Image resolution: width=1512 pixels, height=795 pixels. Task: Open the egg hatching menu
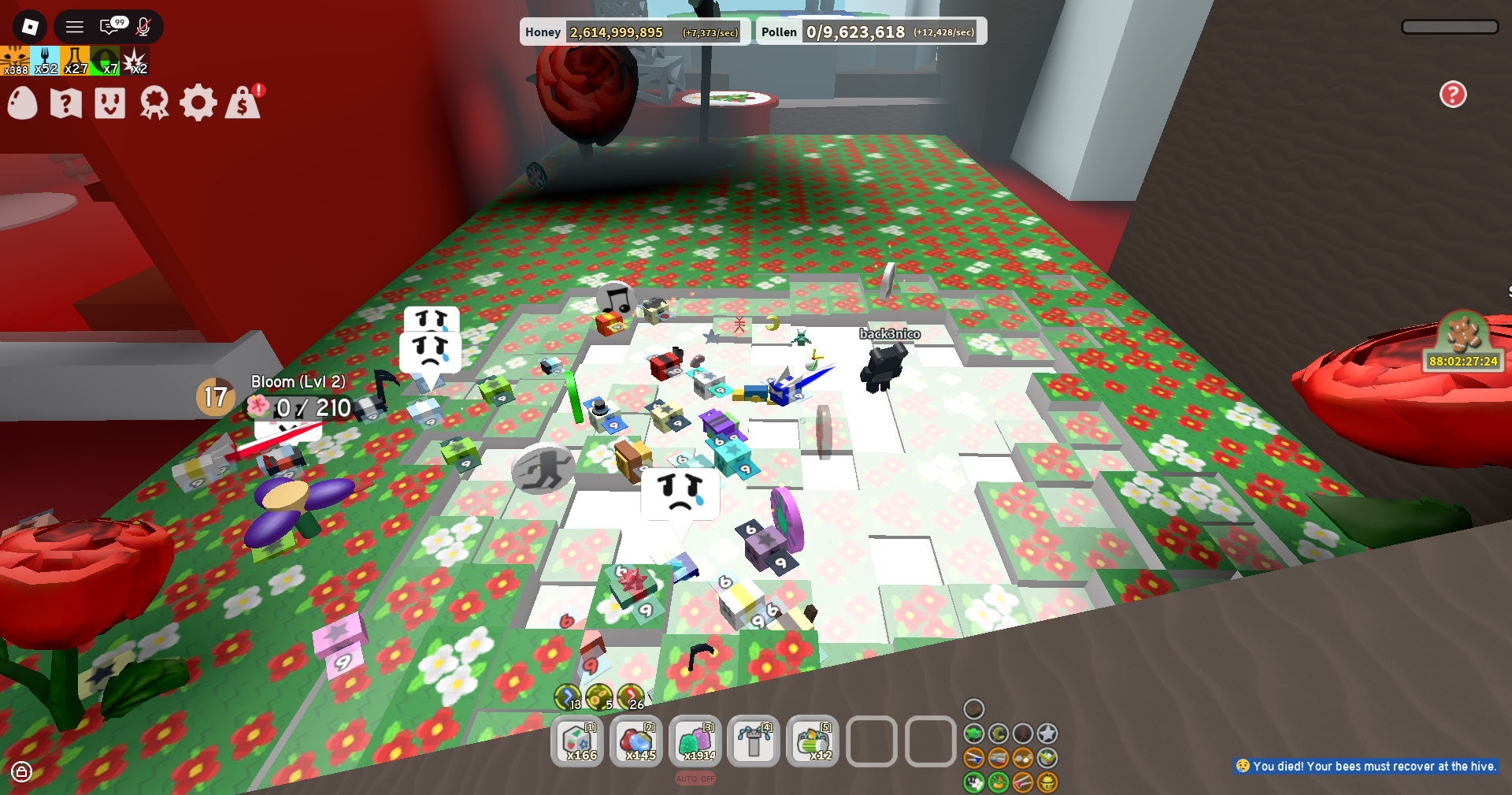(x=22, y=102)
